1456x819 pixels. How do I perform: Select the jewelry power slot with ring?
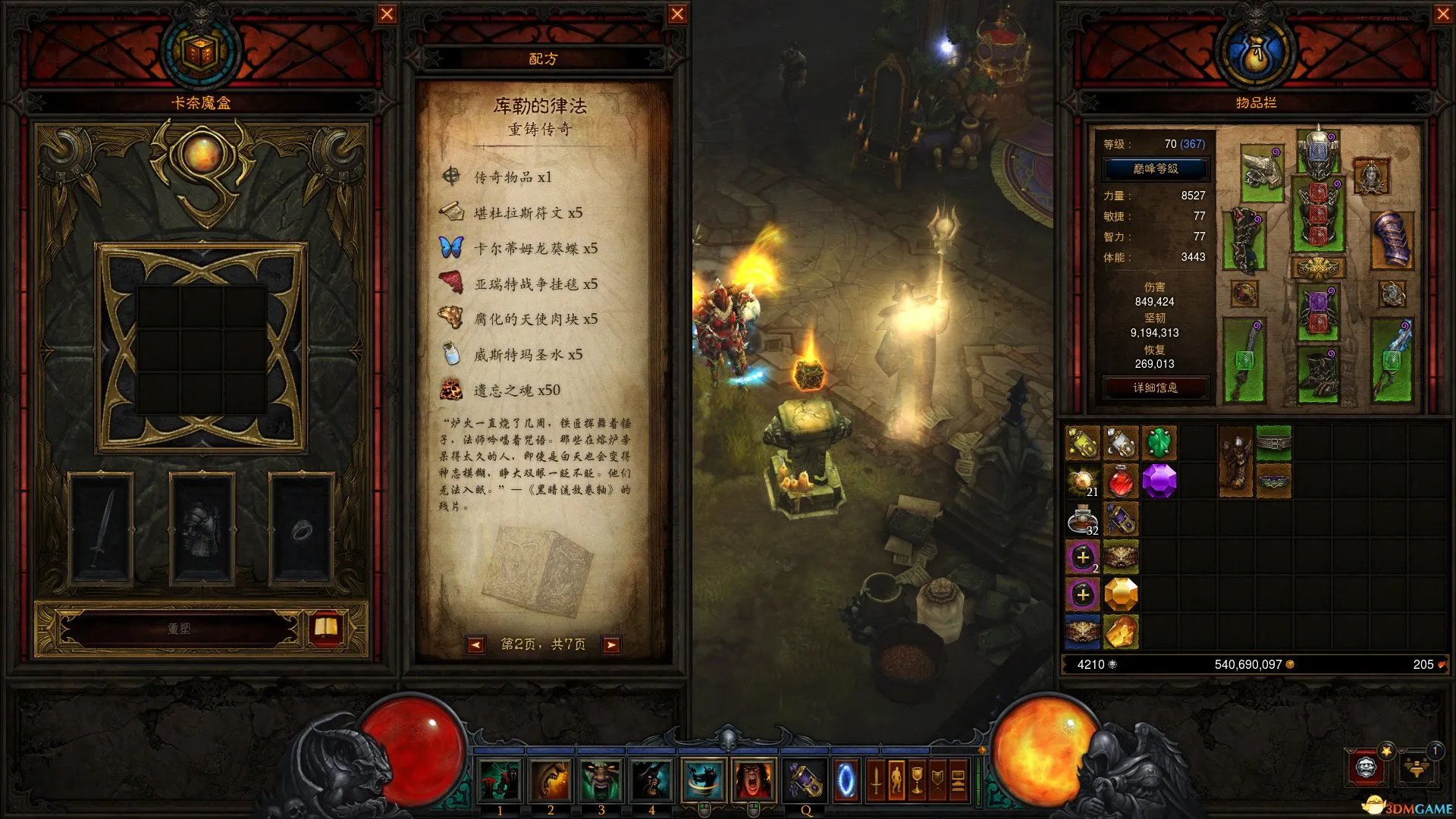point(301,528)
